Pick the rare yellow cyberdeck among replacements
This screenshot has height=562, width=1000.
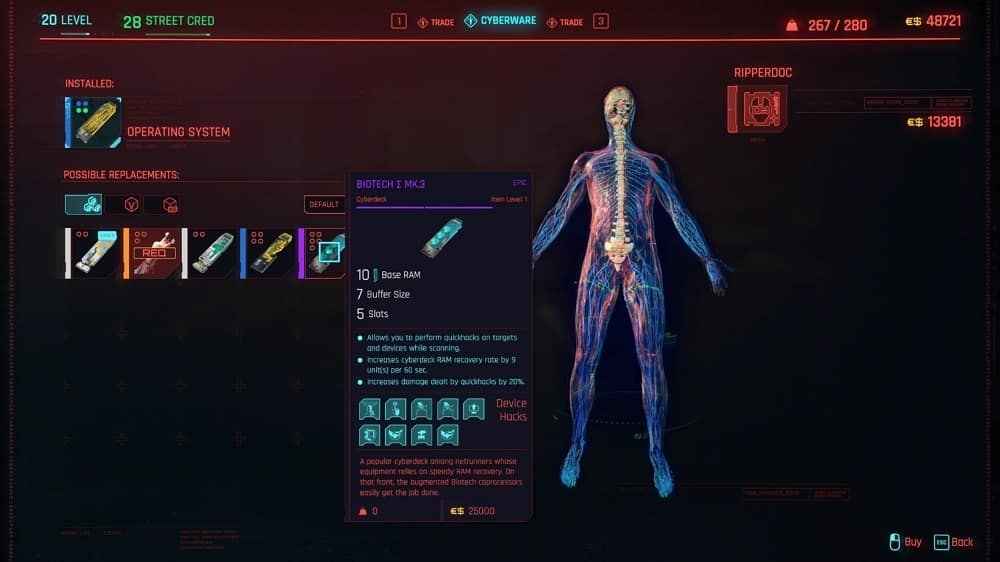(x=268, y=253)
